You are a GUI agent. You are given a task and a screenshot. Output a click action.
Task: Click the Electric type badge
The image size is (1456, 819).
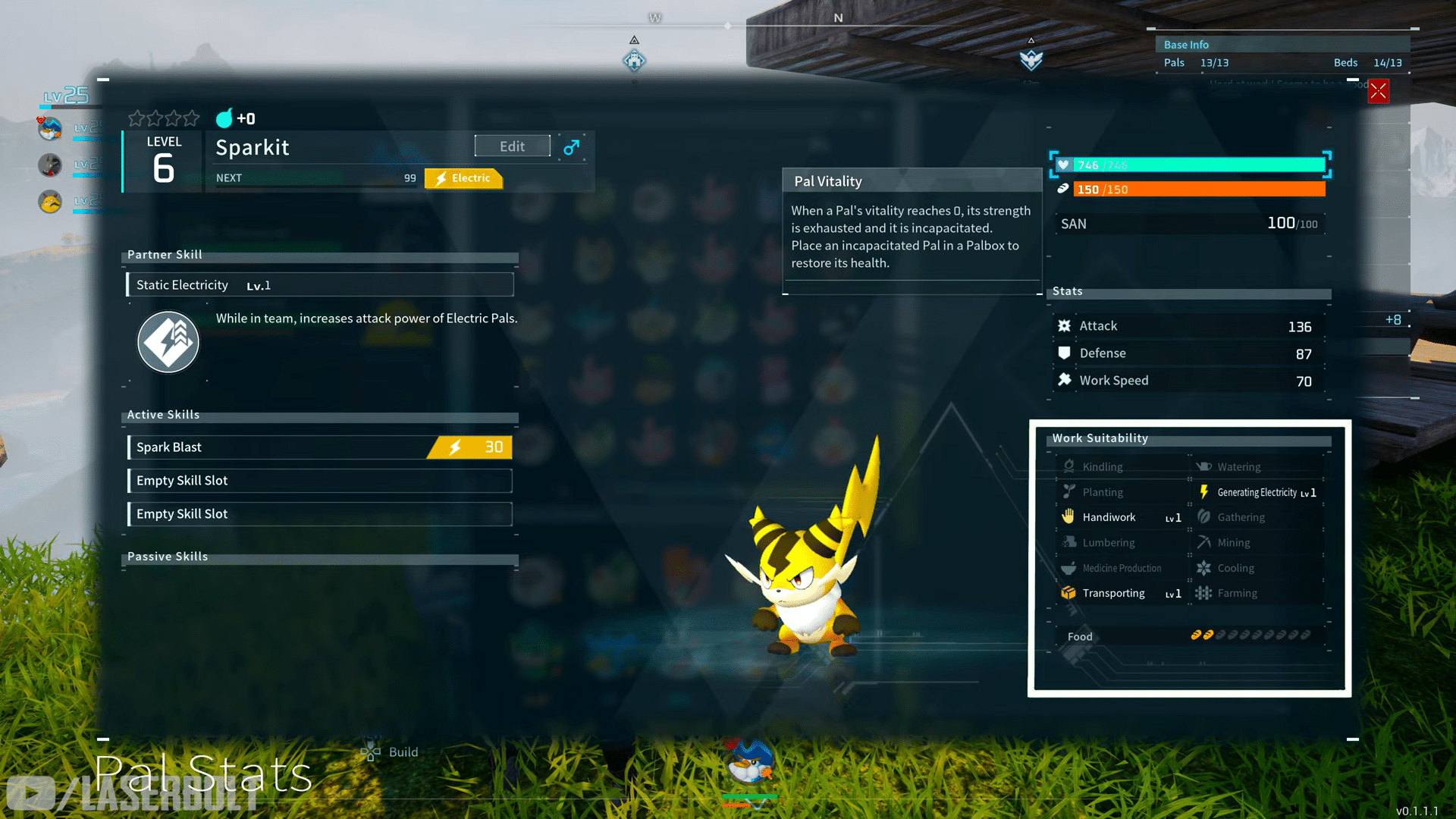[463, 178]
